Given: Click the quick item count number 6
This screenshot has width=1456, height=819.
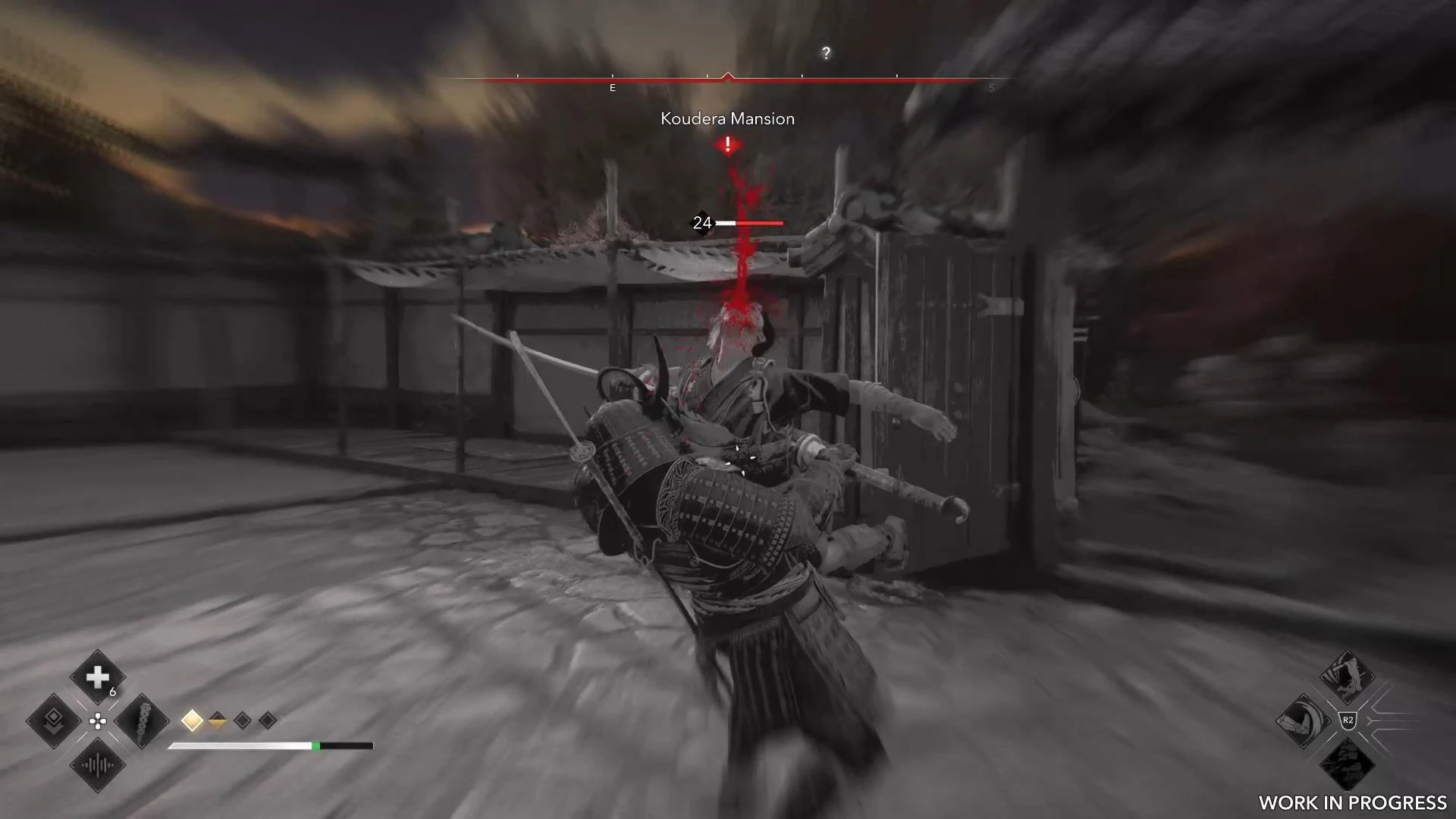Looking at the screenshot, I should tap(112, 692).
